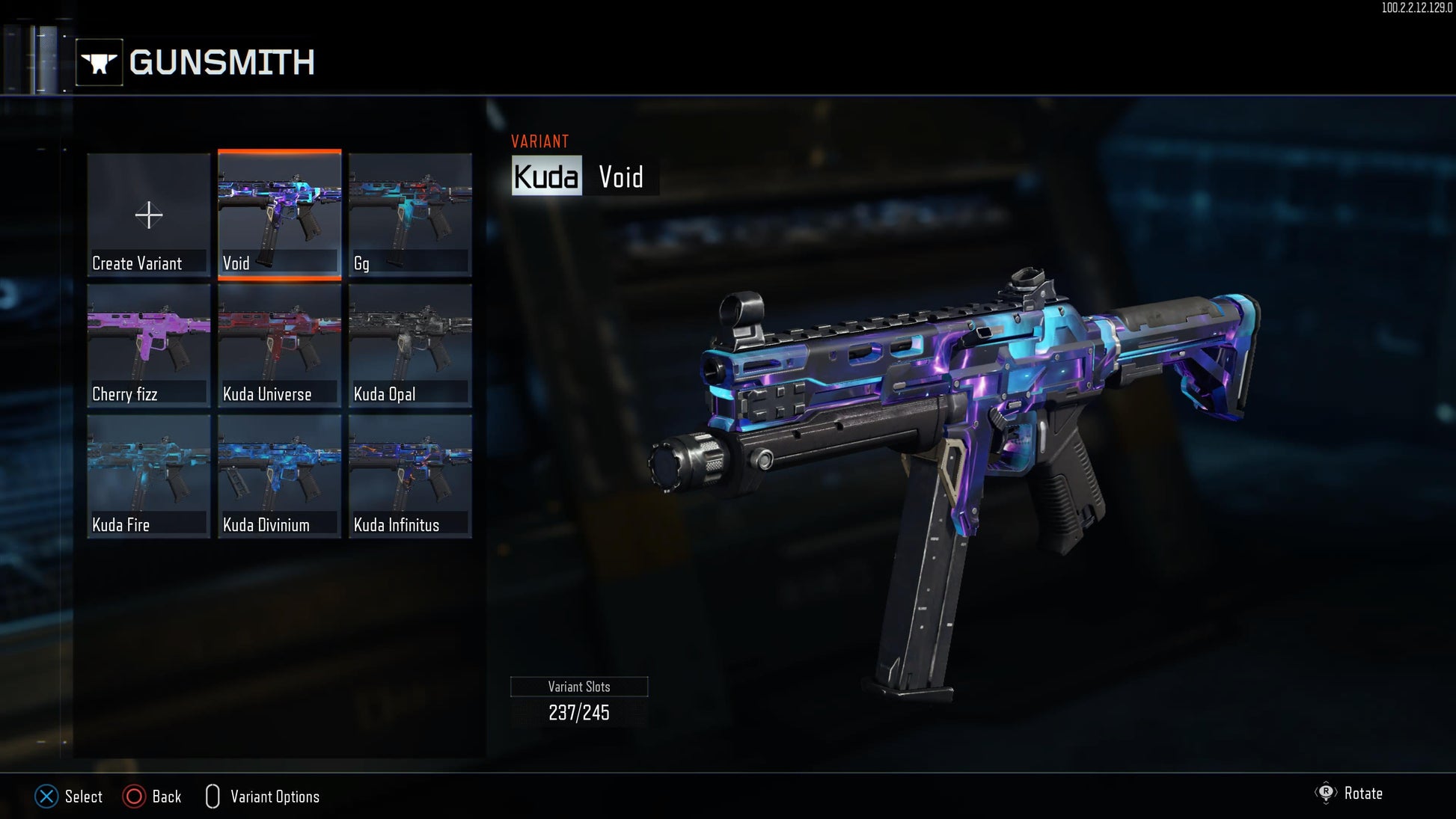
Task: Choose the Kuda Opal variant
Action: 410,346
